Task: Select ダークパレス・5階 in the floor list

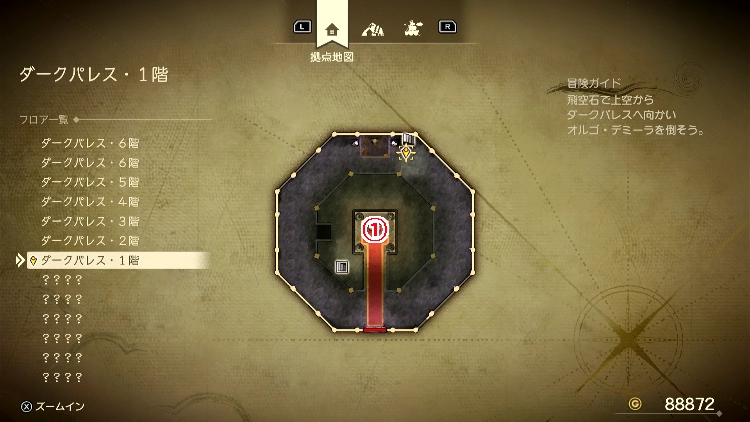Action: click(x=90, y=182)
